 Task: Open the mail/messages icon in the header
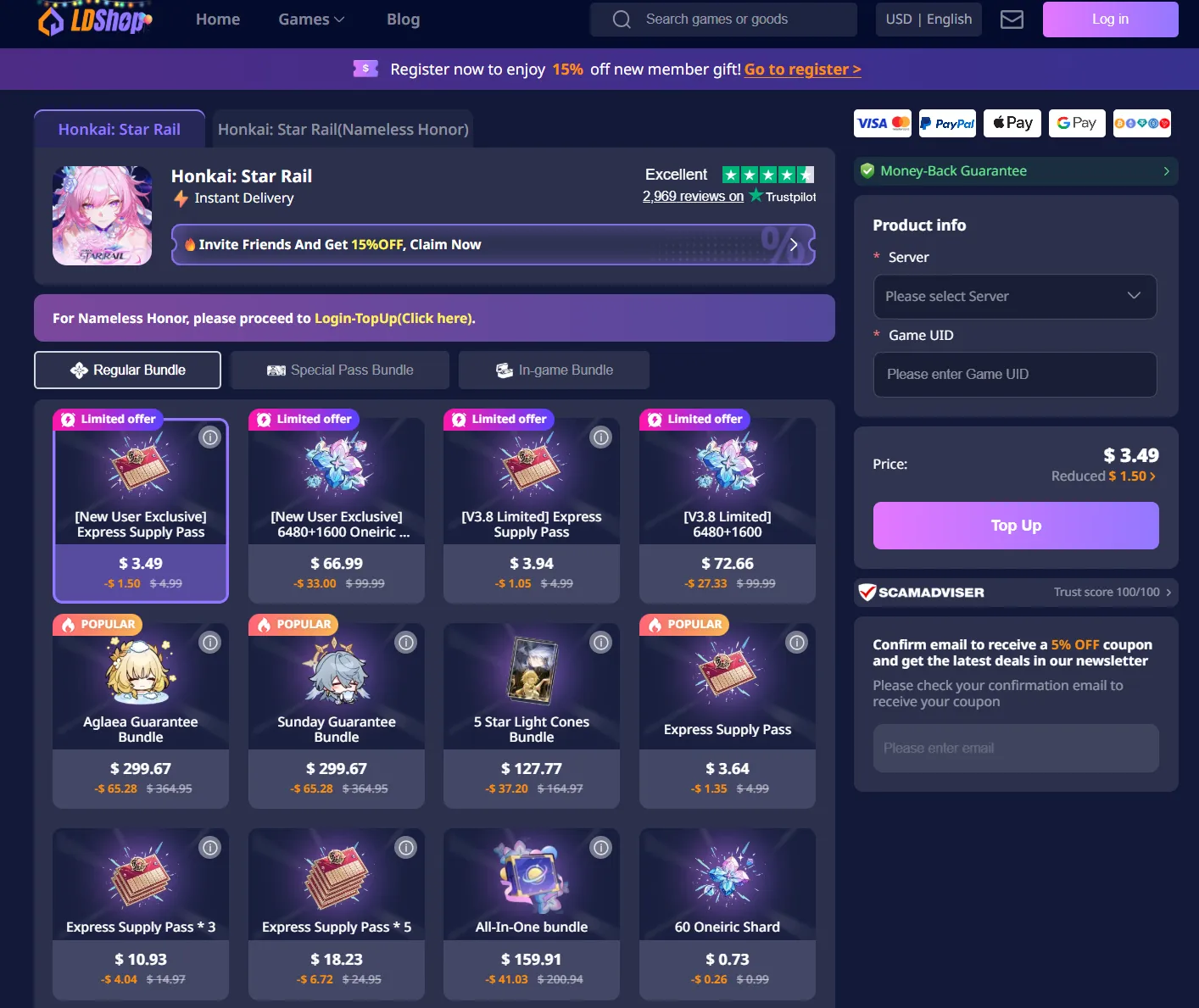coord(1012,19)
